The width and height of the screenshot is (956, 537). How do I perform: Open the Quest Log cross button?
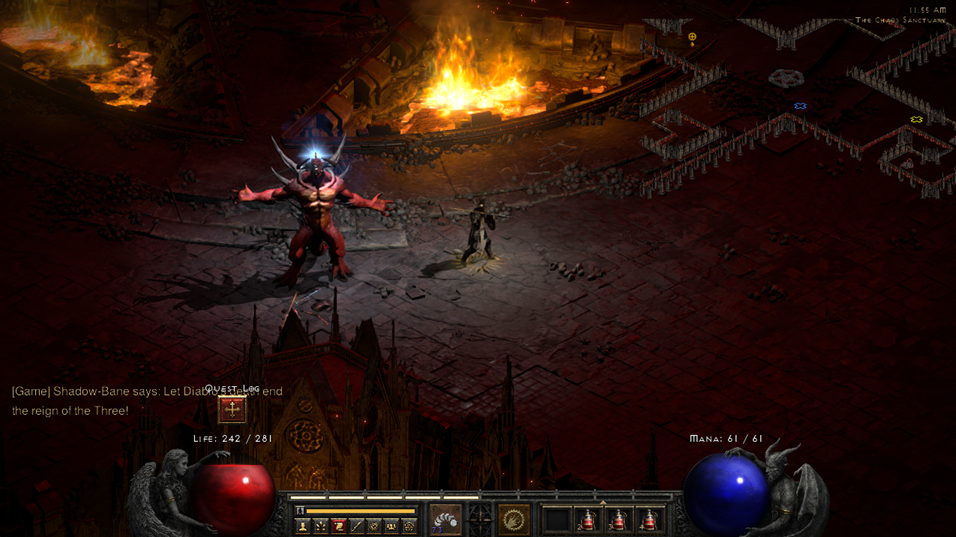click(x=232, y=408)
